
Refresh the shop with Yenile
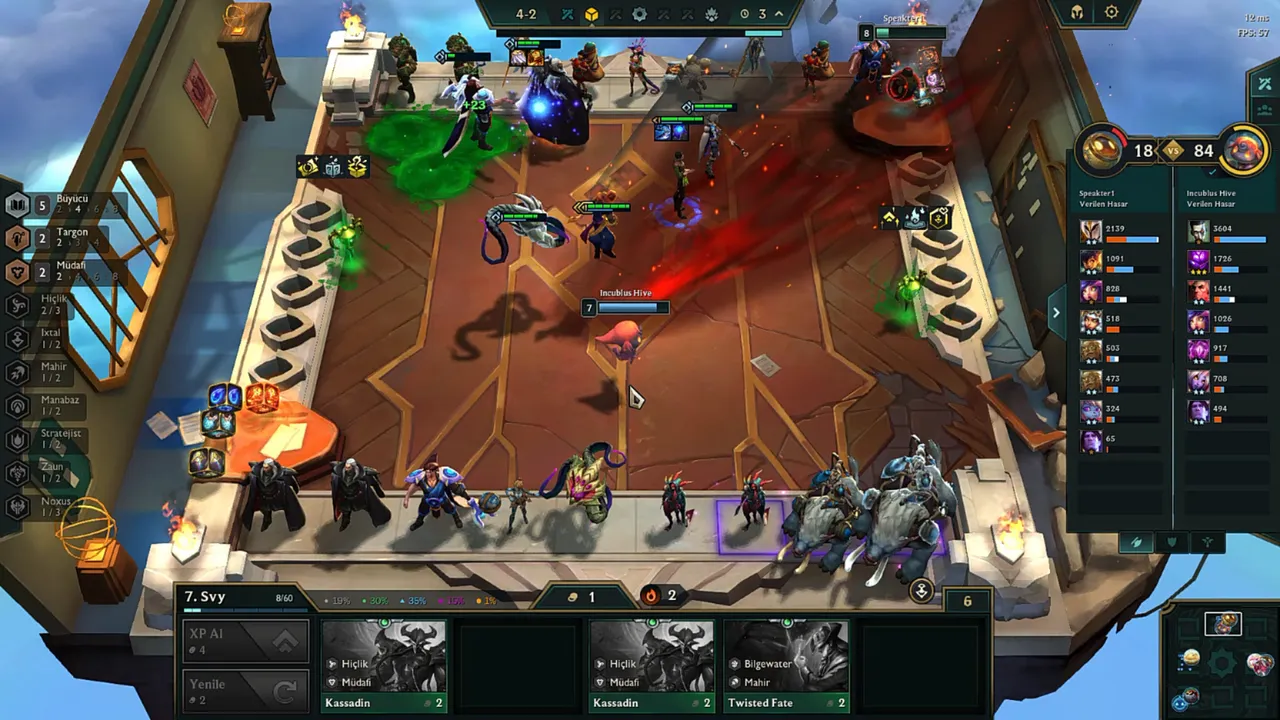(247, 691)
